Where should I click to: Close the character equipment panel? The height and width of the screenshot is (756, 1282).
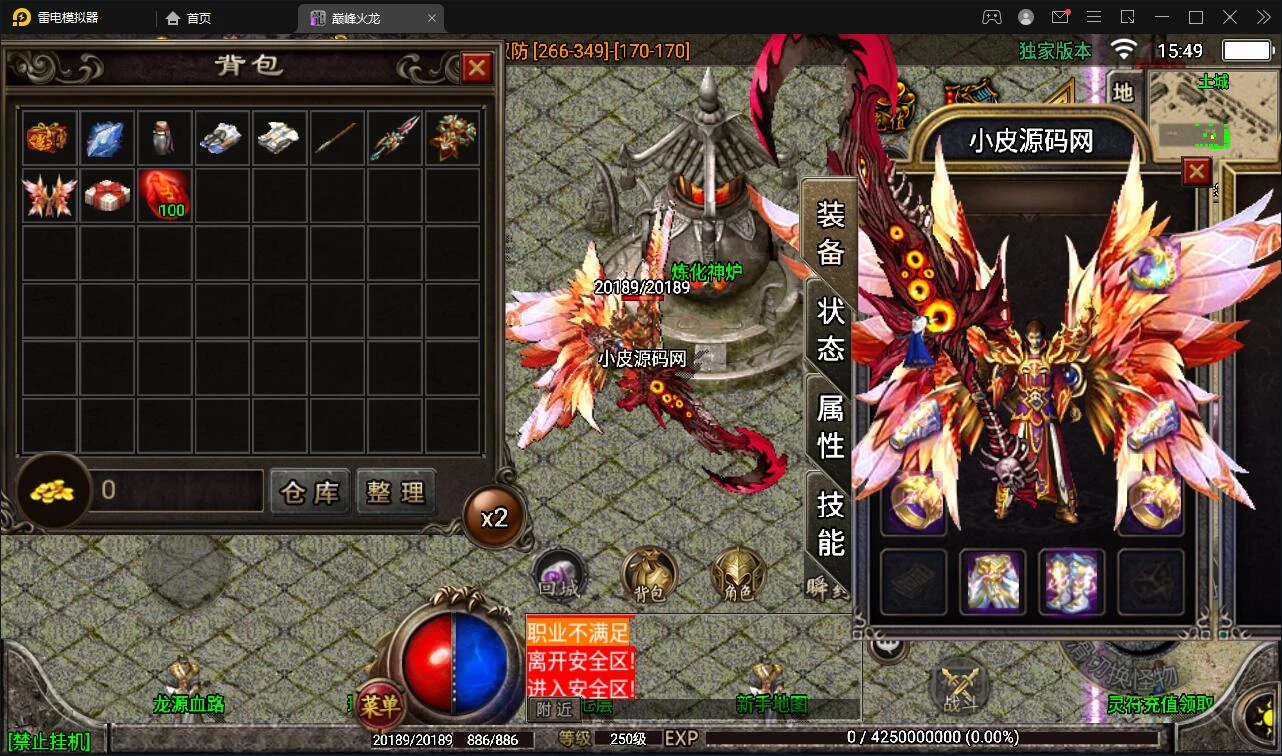click(x=1197, y=172)
